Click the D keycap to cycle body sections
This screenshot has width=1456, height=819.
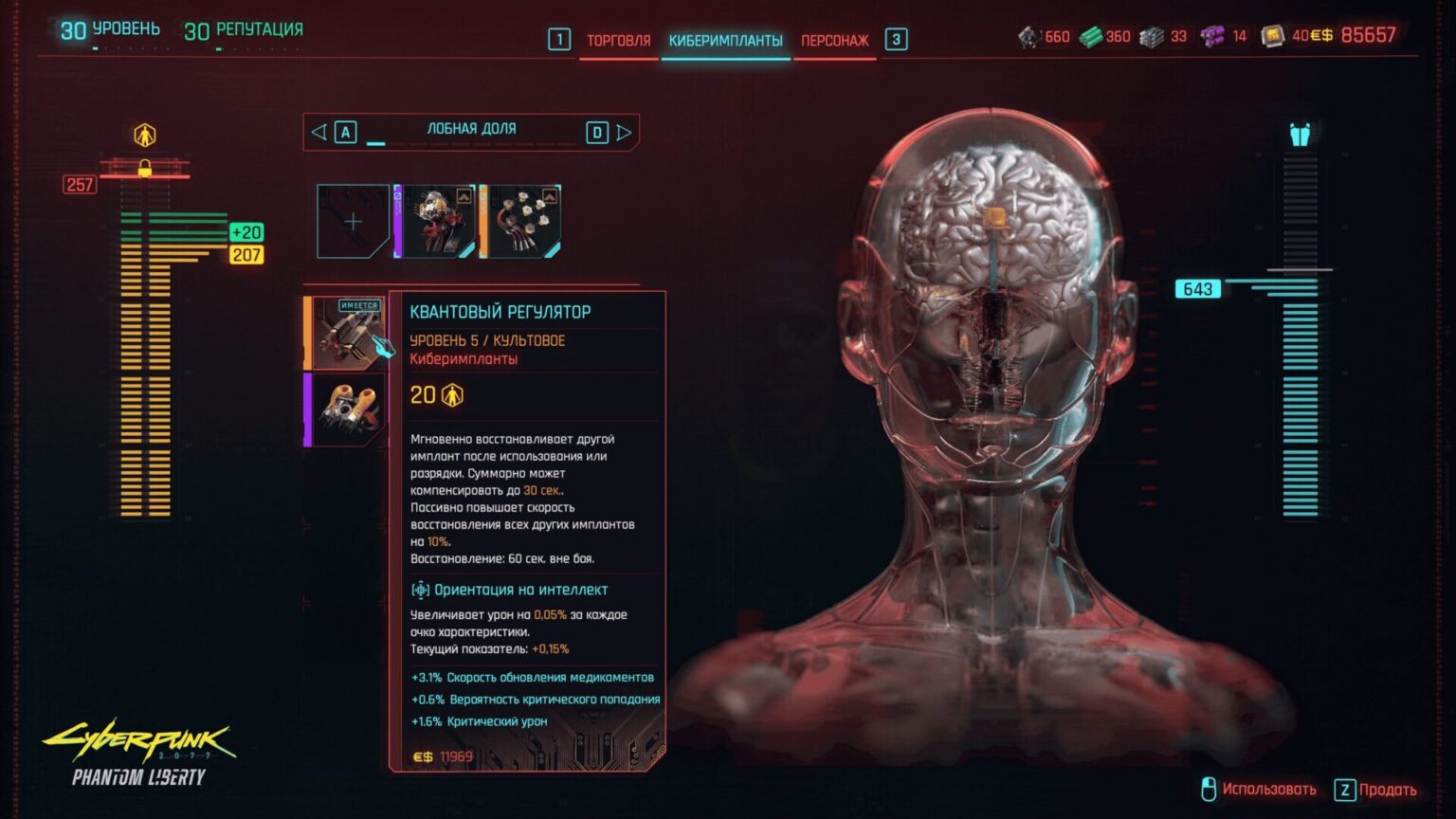click(x=597, y=132)
